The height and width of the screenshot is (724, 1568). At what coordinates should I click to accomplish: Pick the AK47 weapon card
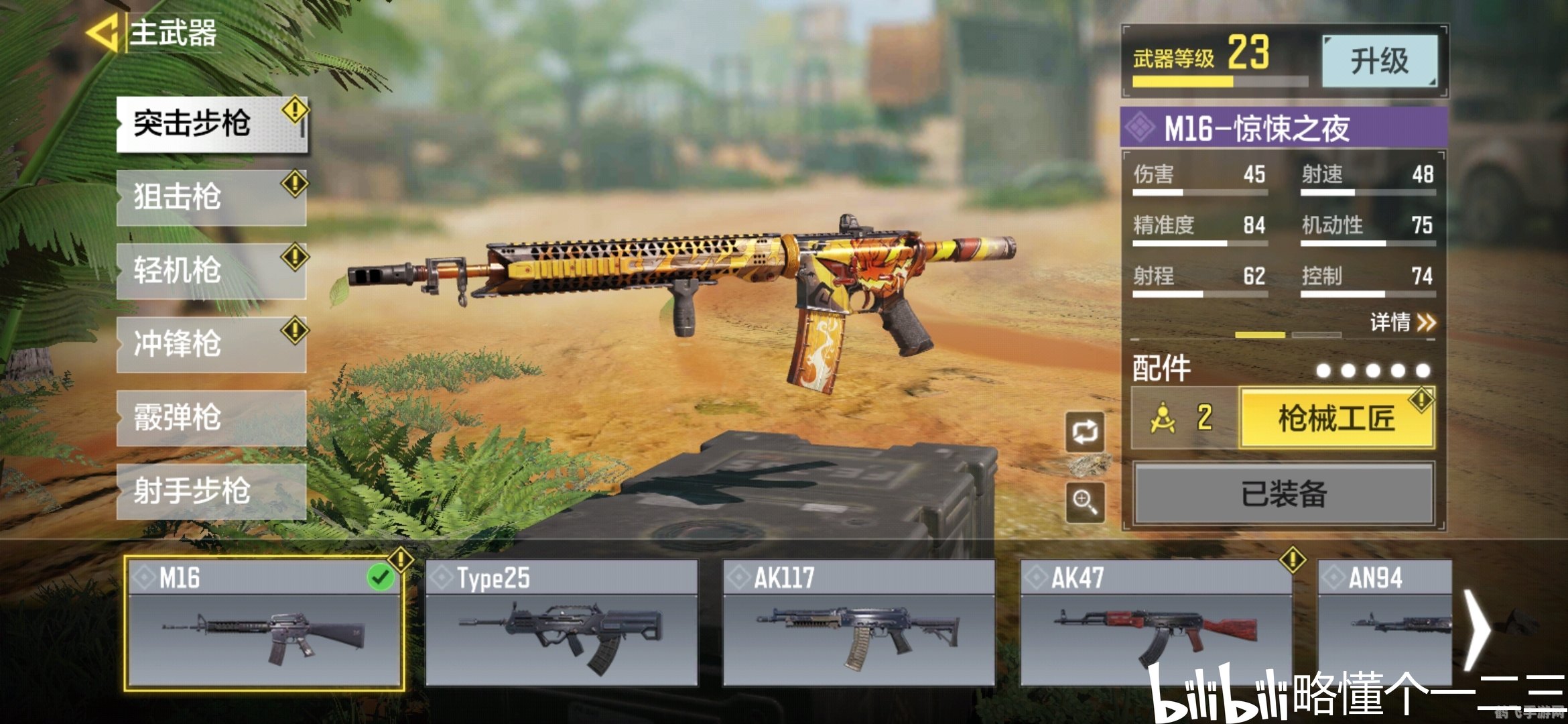click(x=1155, y=623)
